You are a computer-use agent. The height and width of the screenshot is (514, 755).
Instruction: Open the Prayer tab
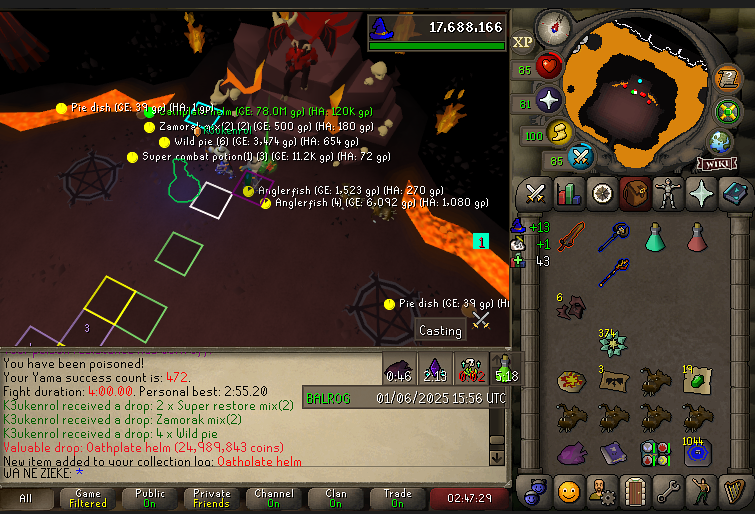[701, 192]
